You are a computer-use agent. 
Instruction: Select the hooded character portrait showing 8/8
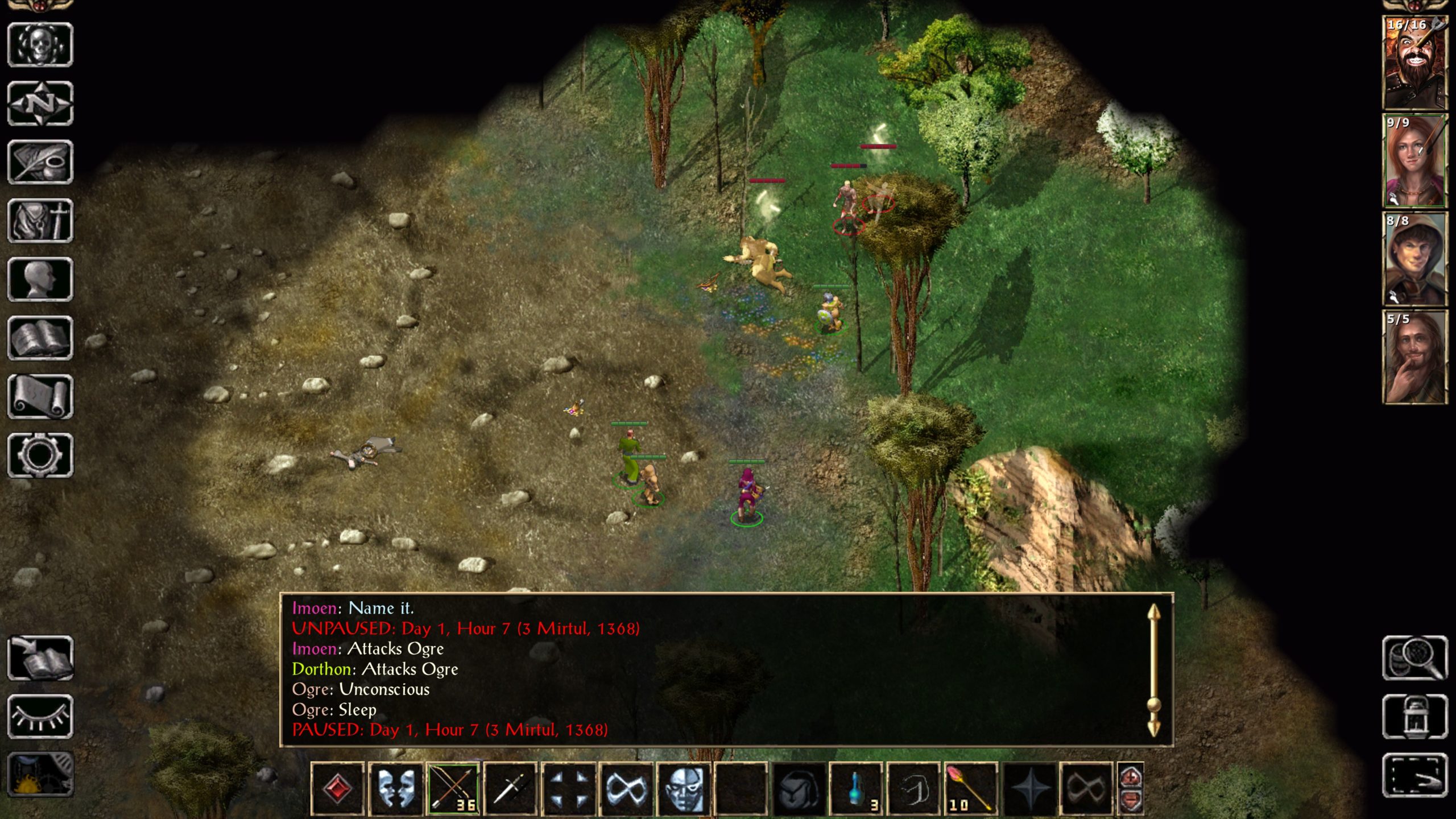point(1414,259)
